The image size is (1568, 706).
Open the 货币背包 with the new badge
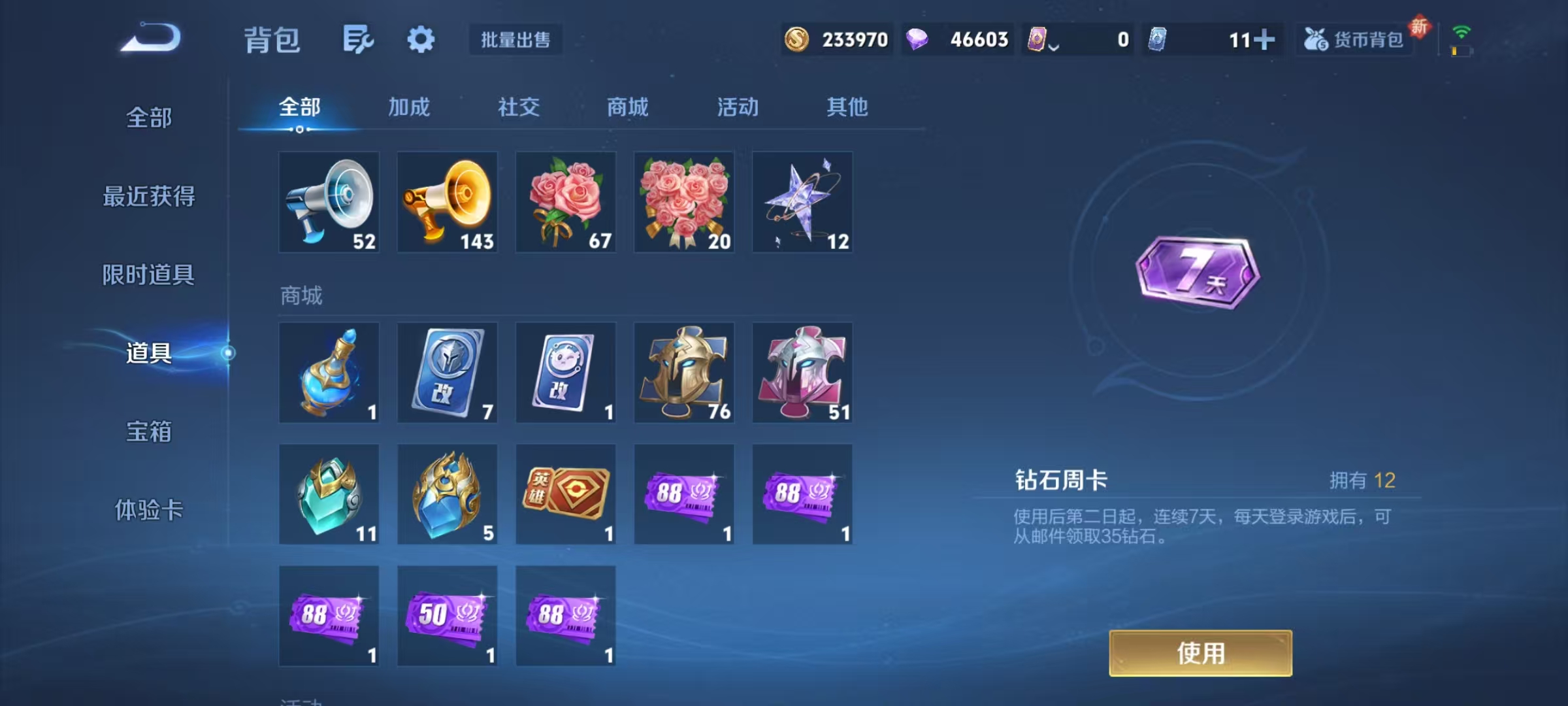click(x=1354, y=41)
